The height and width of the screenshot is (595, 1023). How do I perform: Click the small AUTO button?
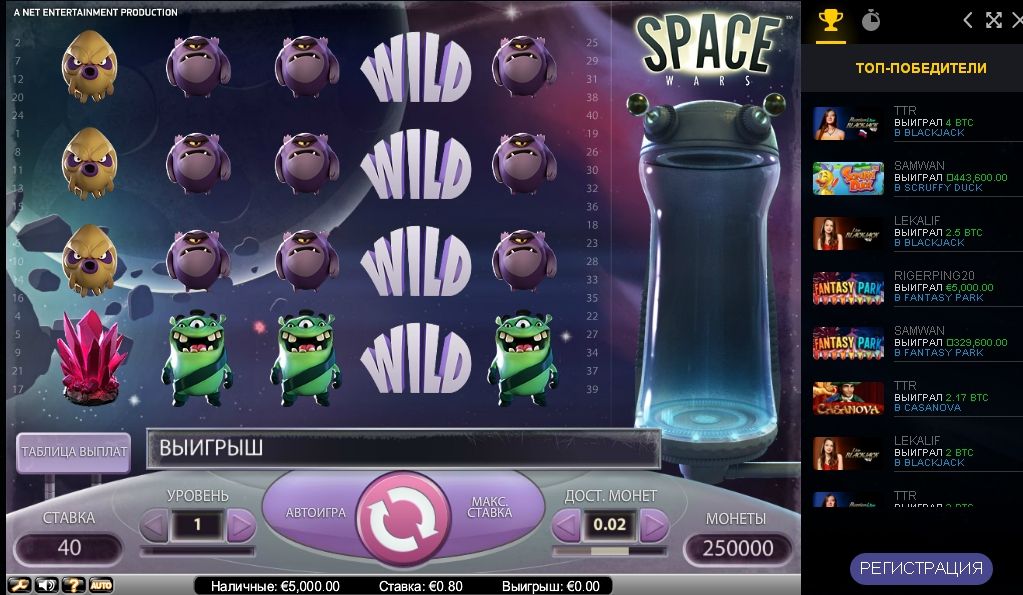coord(101,585)
